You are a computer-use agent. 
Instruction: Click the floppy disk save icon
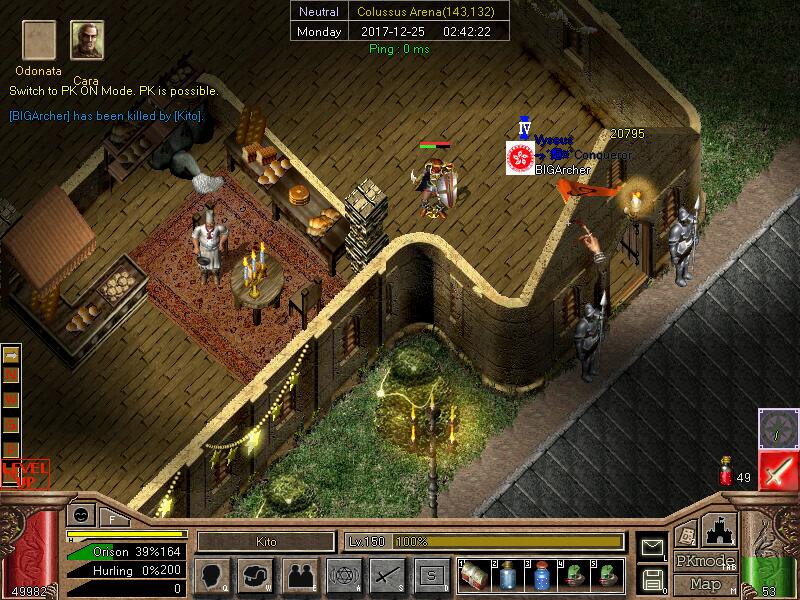tap(652, 579)
